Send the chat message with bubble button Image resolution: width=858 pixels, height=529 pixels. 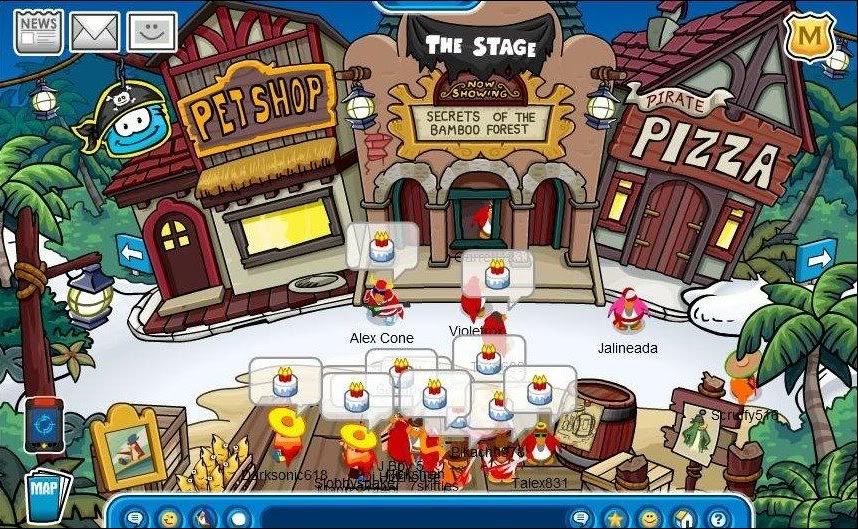(581, 518)
